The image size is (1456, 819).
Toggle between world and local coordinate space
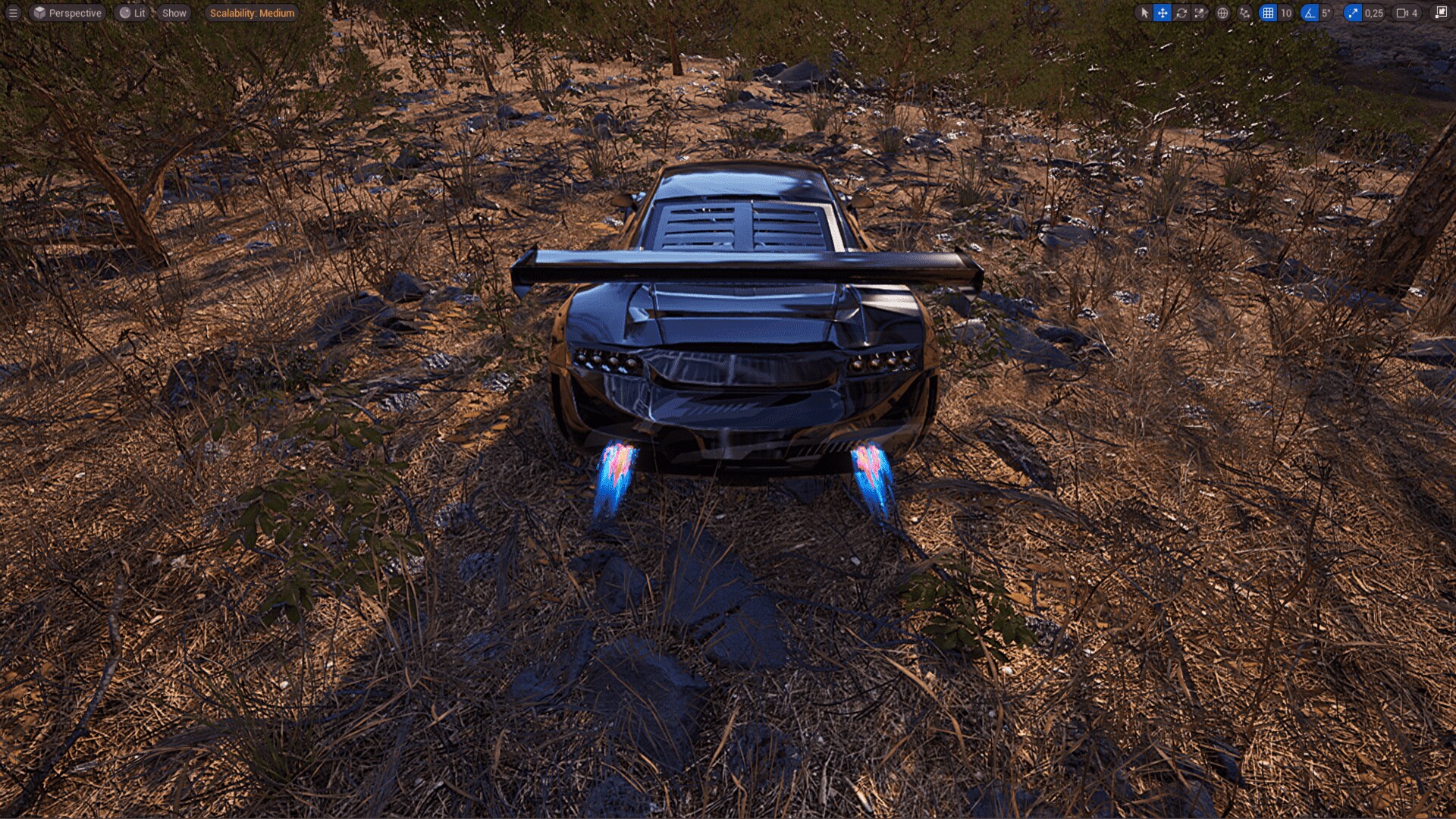[1222, 13]
